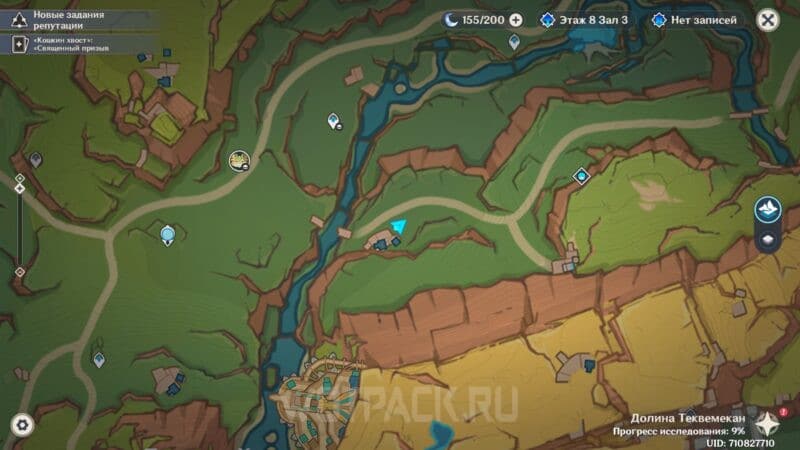Switch to the mountain surface map layer
The image size is (800, 450).
(768, 209)
